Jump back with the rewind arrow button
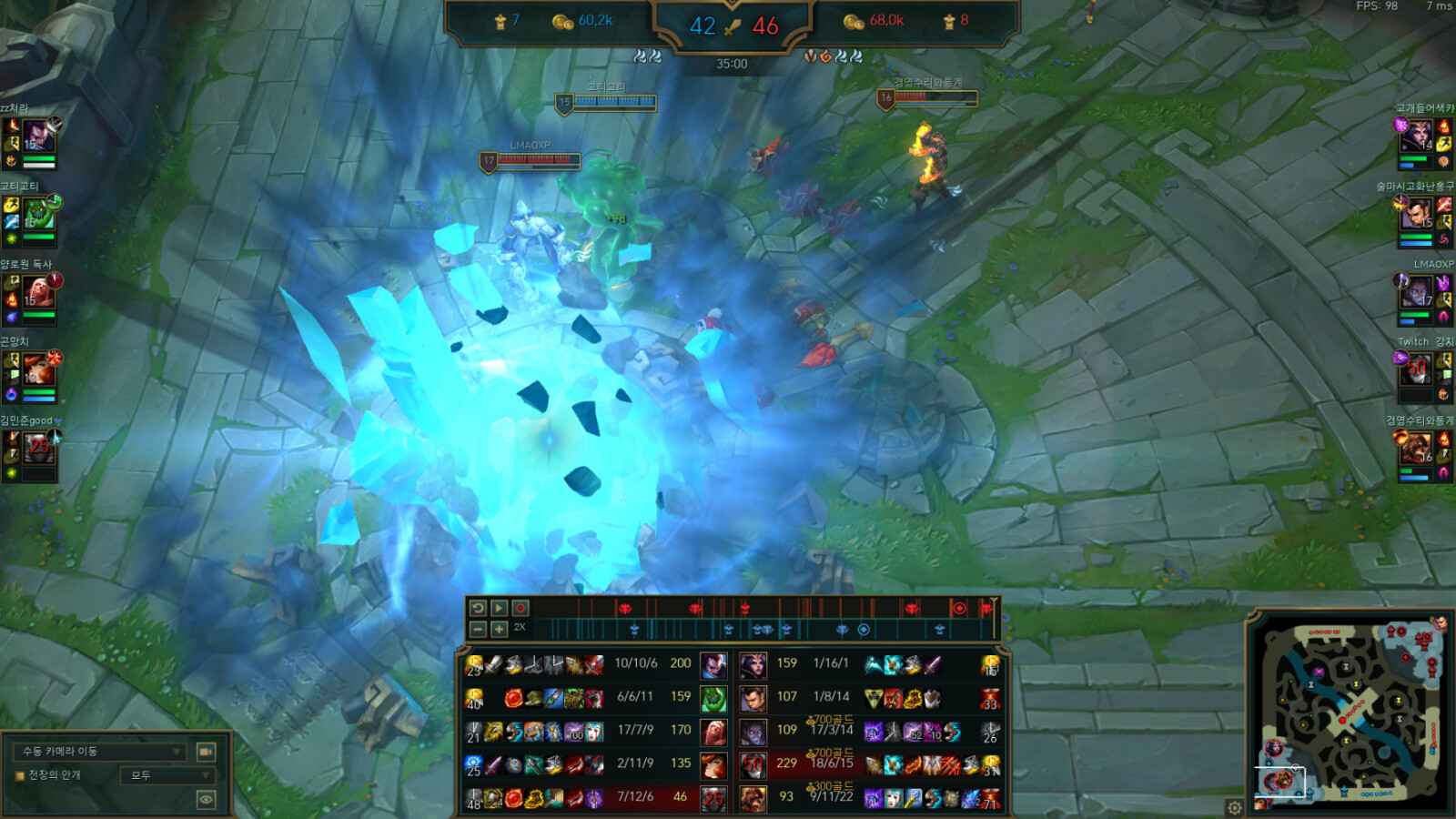The height and width of the screenshot is (819, 1456). point(478,608)
